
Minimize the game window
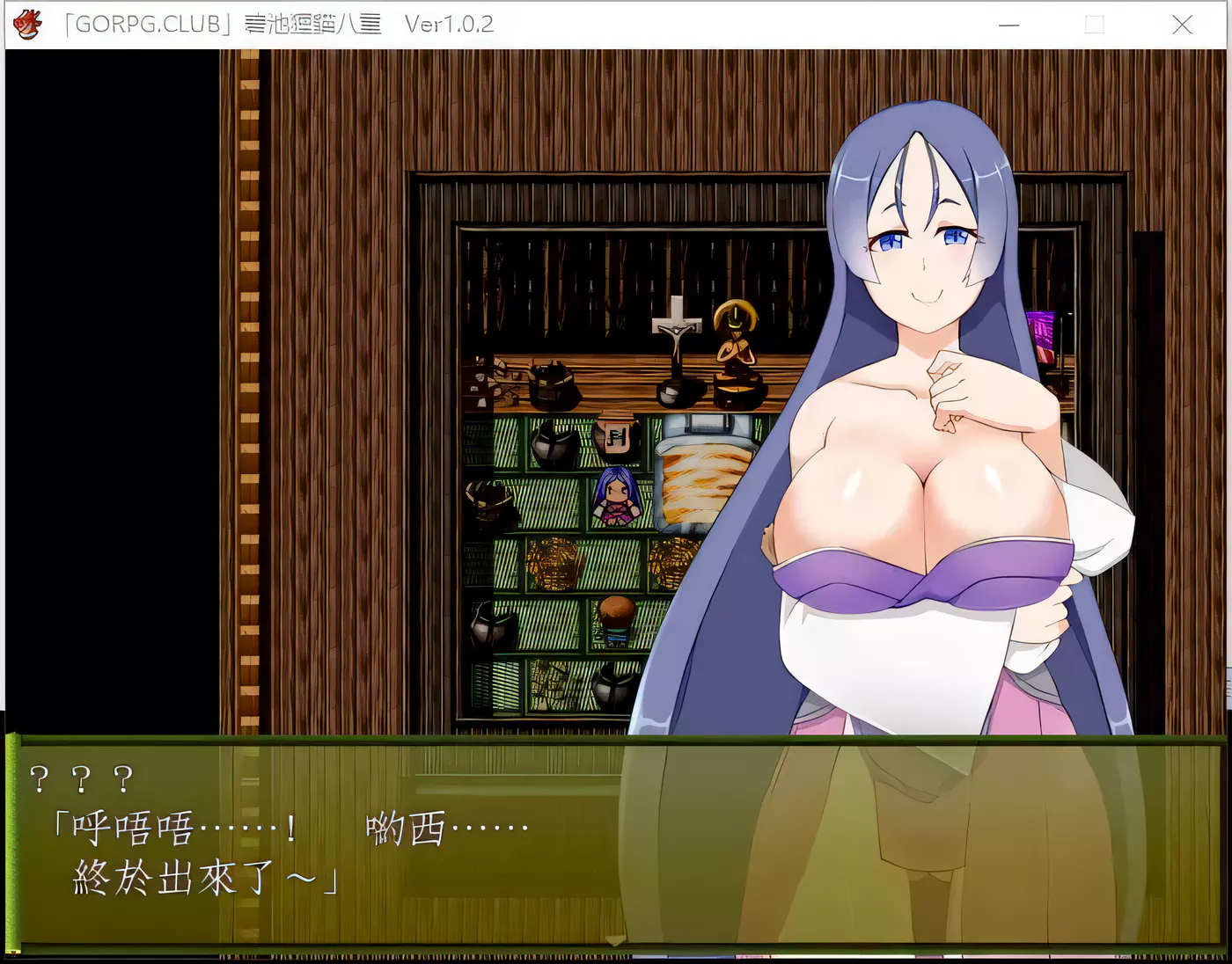pyautogui.click(x=1008, y=26)
